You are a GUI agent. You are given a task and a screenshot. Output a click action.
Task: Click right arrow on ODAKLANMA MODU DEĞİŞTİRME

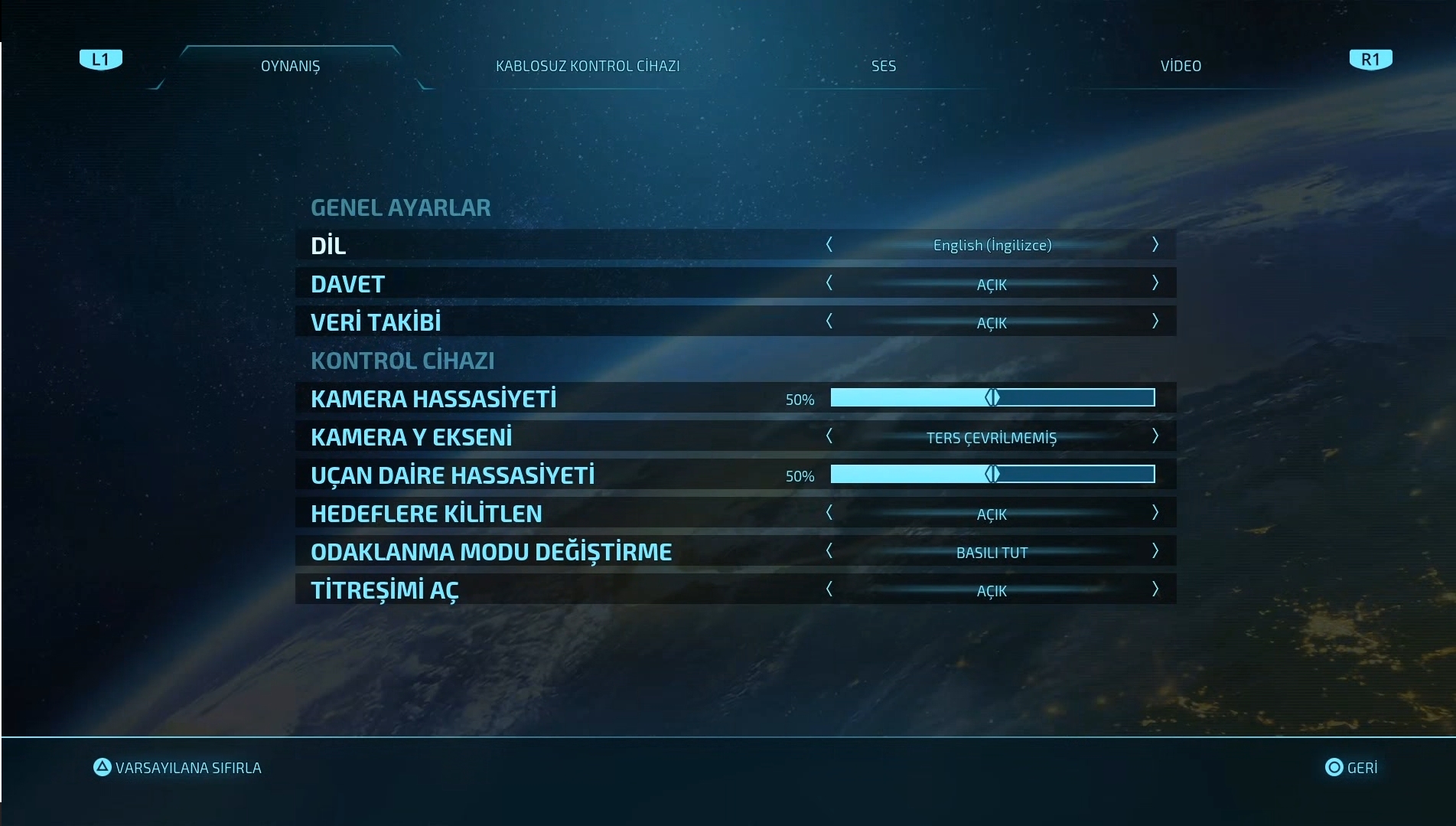(1155, 551)
